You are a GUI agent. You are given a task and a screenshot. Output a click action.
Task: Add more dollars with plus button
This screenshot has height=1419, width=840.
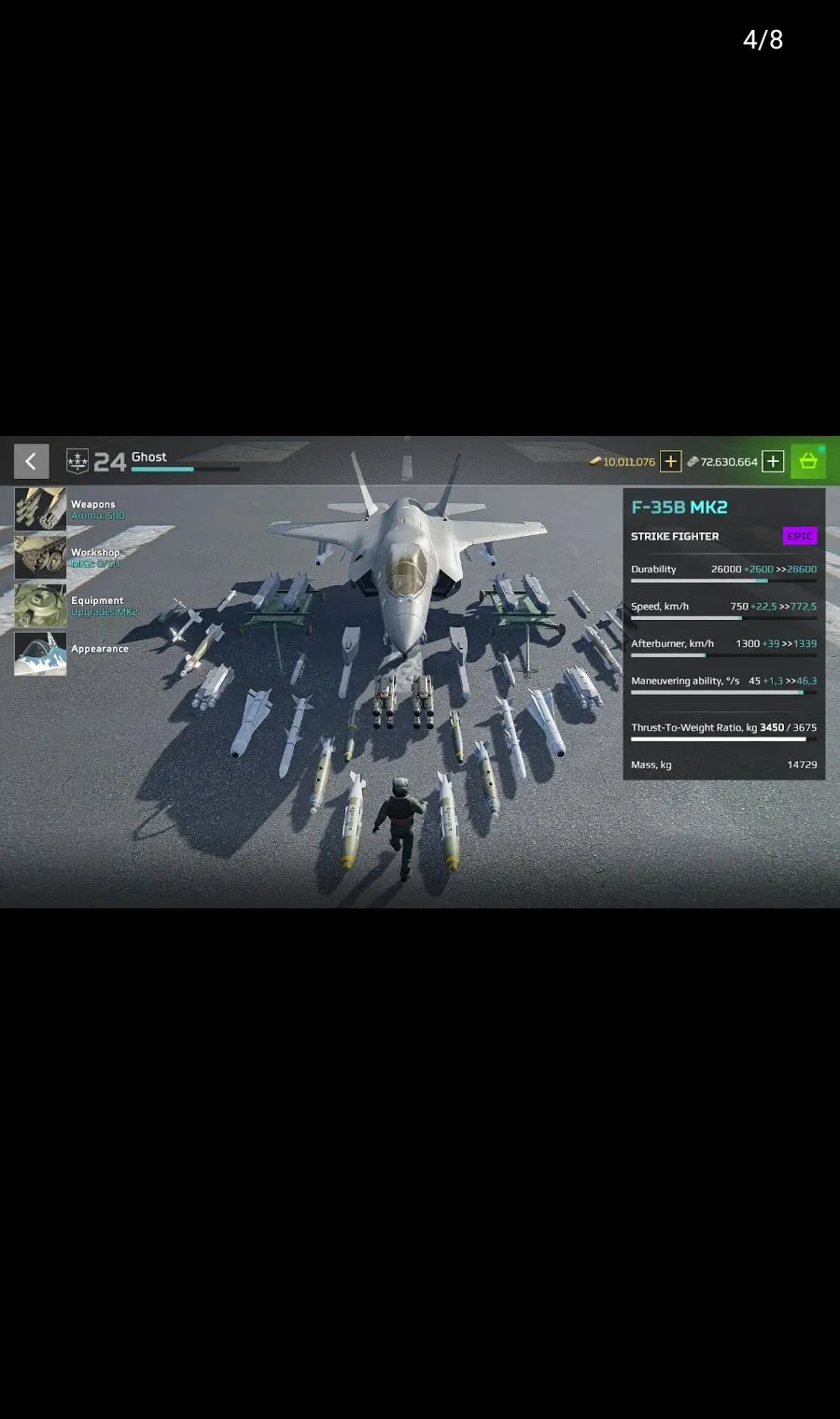773,461
